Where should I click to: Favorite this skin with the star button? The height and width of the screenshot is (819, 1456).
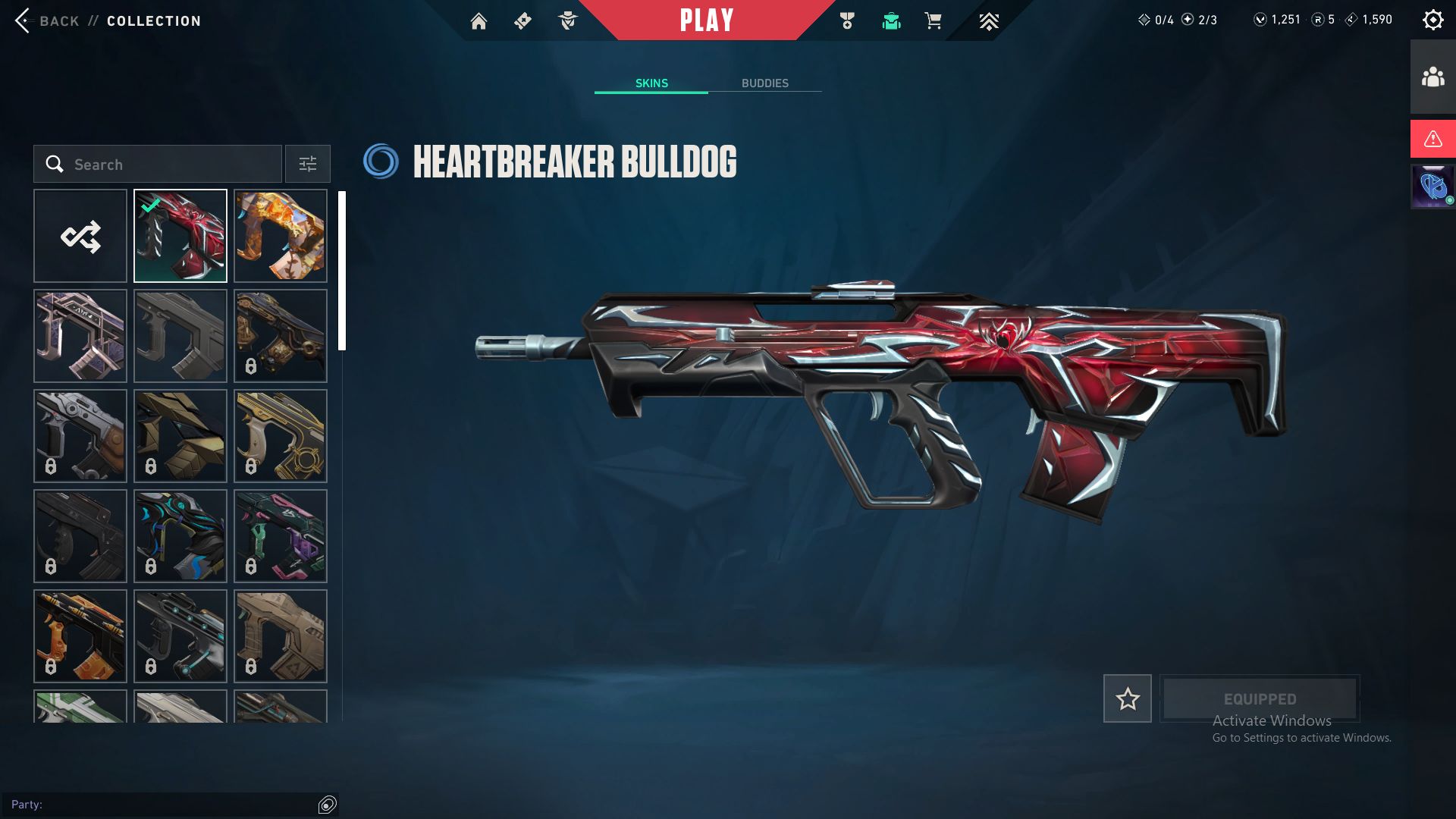tap(1127, 698)
